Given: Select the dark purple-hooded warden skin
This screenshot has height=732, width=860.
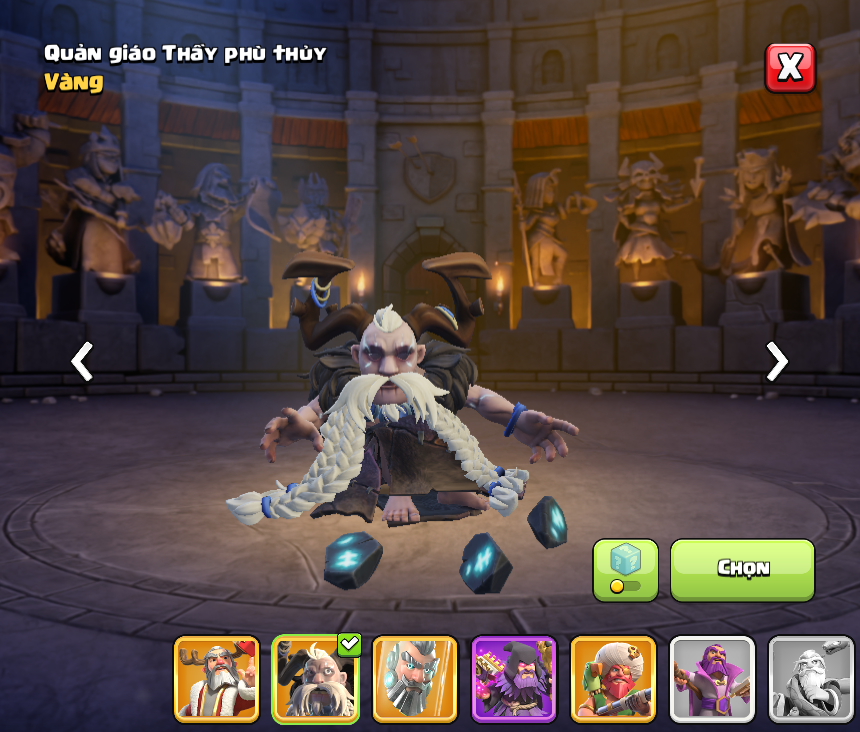Looking at the screenshot, I should coord(513,679).
